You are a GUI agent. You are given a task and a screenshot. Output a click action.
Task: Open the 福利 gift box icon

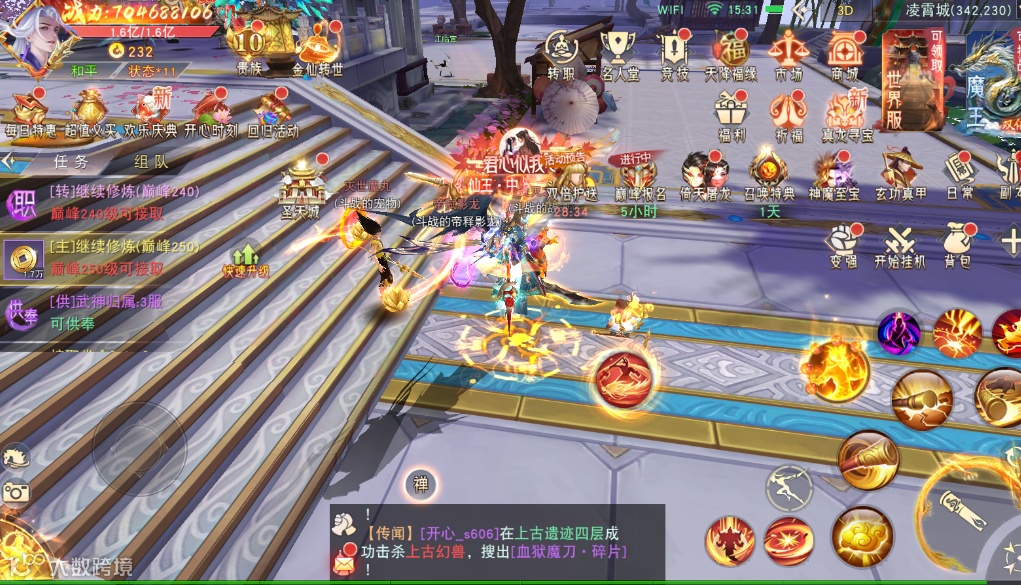click(731, 108)
